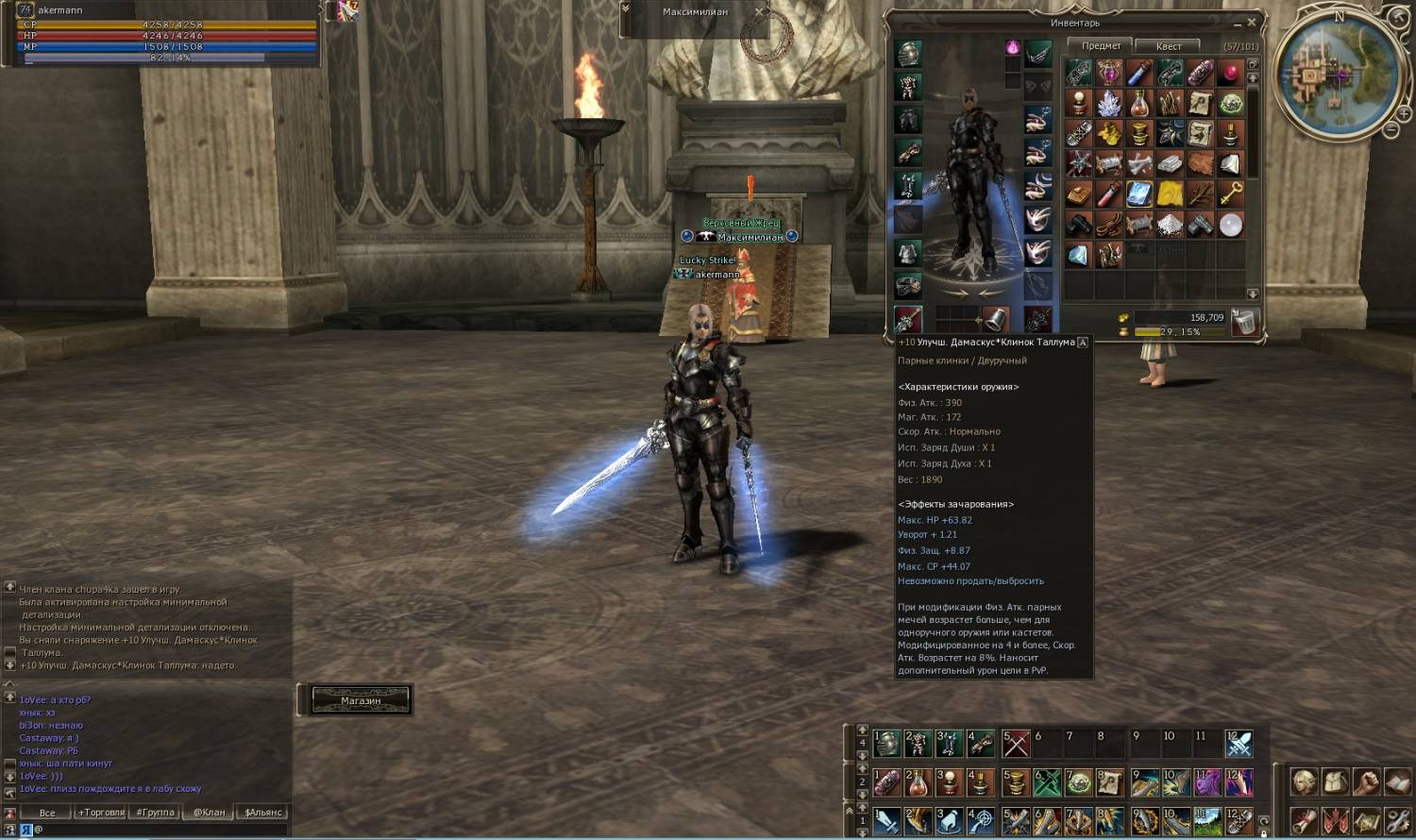Select the $Альянс chat tab
Screen dimensions: 1416x840
click(263, 813)
